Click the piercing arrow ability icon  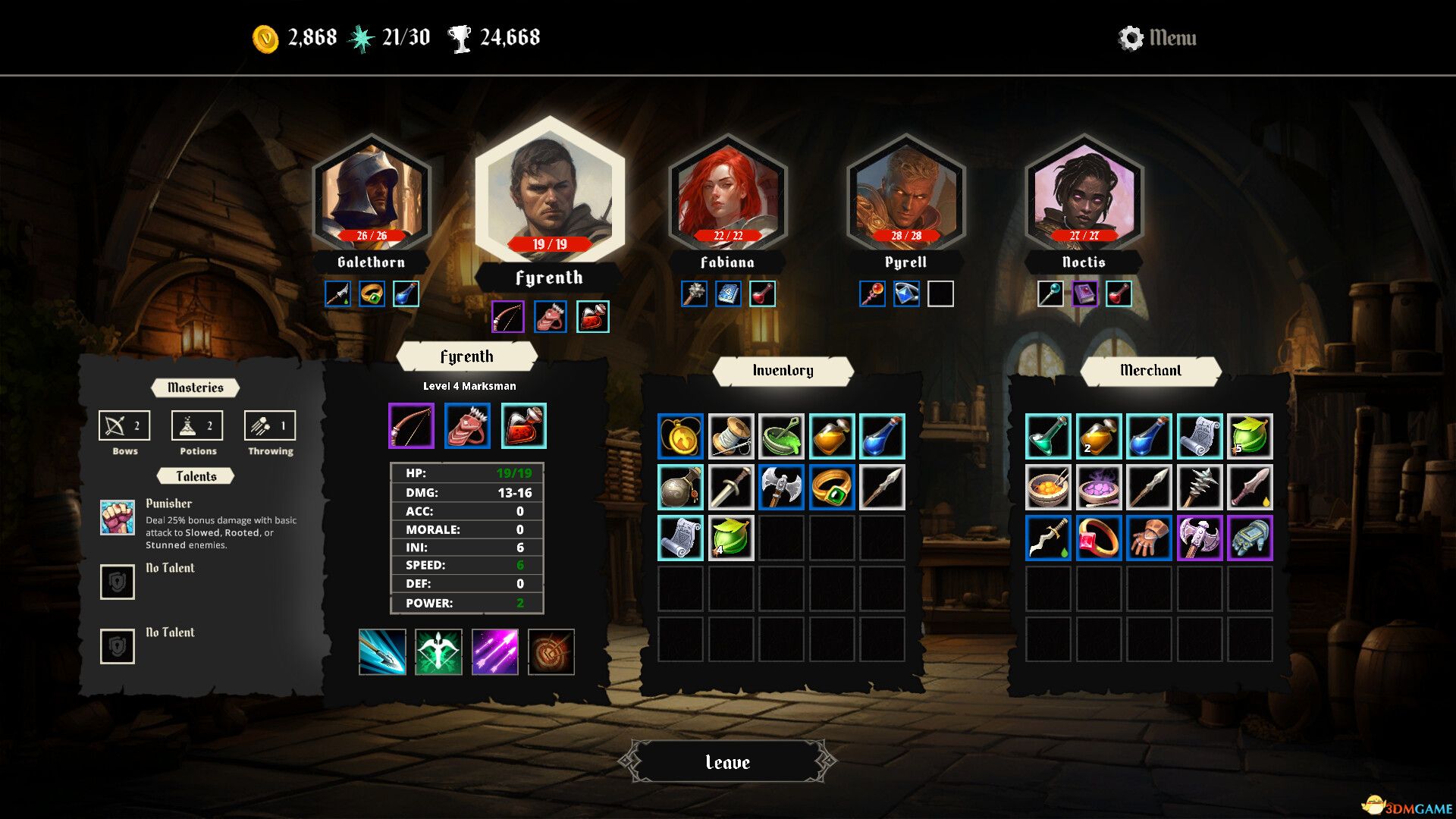pyautogui.click(x=381, y=652)
